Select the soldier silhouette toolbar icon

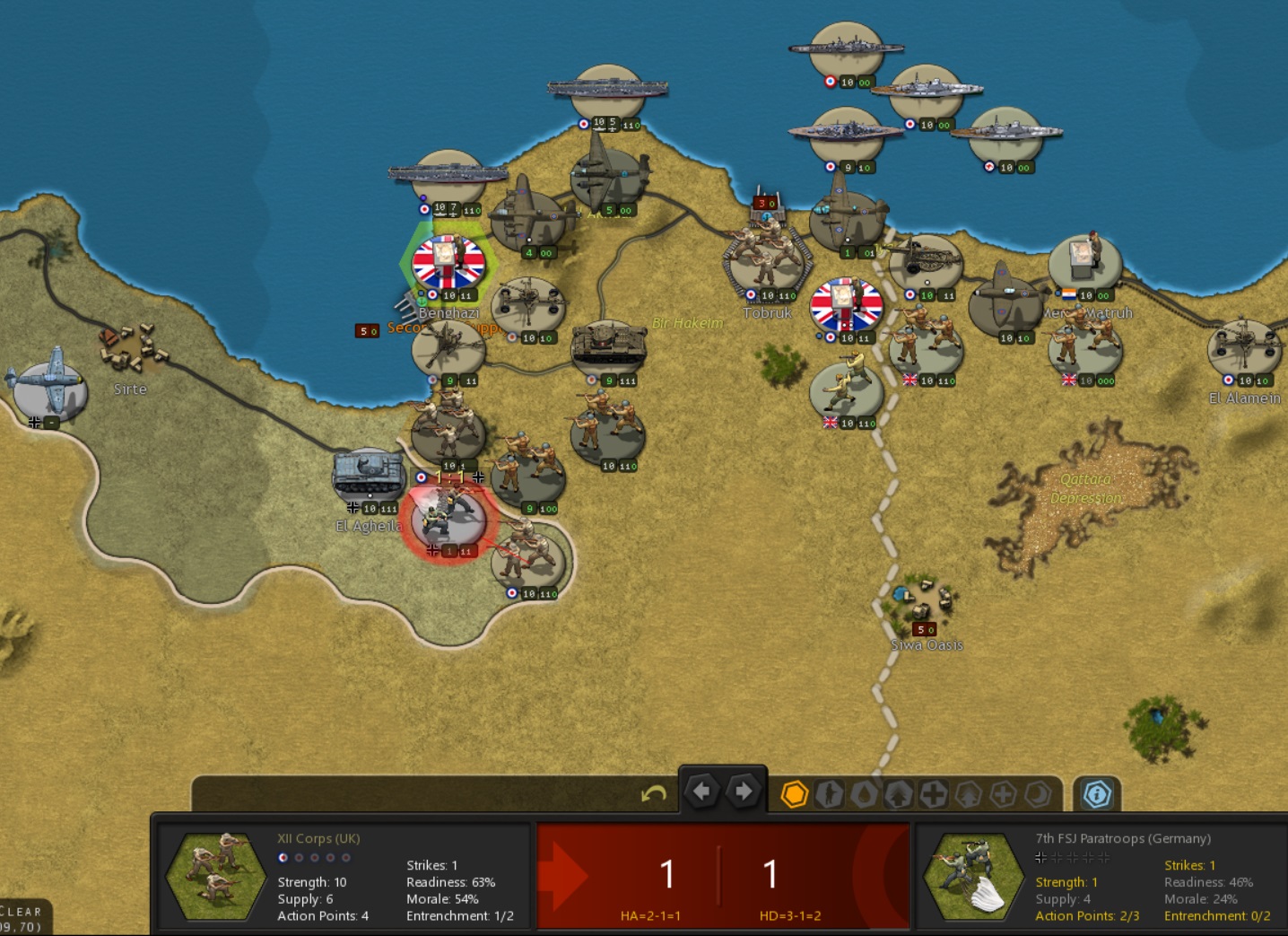coord(830,794)
